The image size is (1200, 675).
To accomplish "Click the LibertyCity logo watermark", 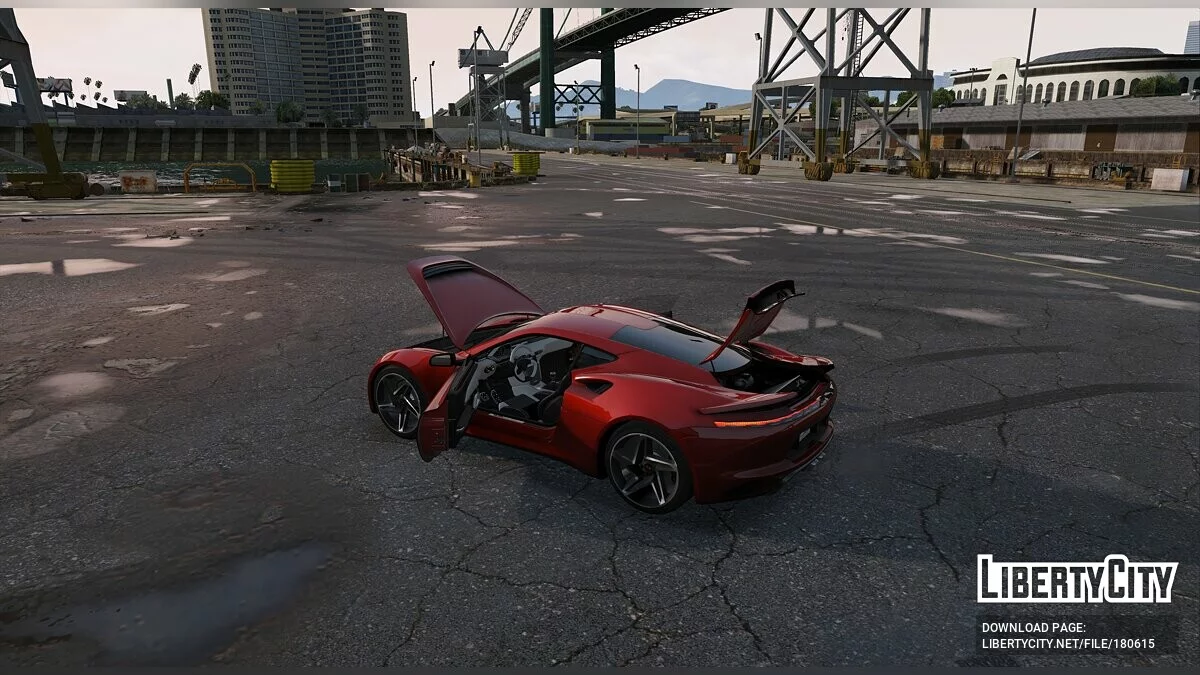I will 1077,579.
